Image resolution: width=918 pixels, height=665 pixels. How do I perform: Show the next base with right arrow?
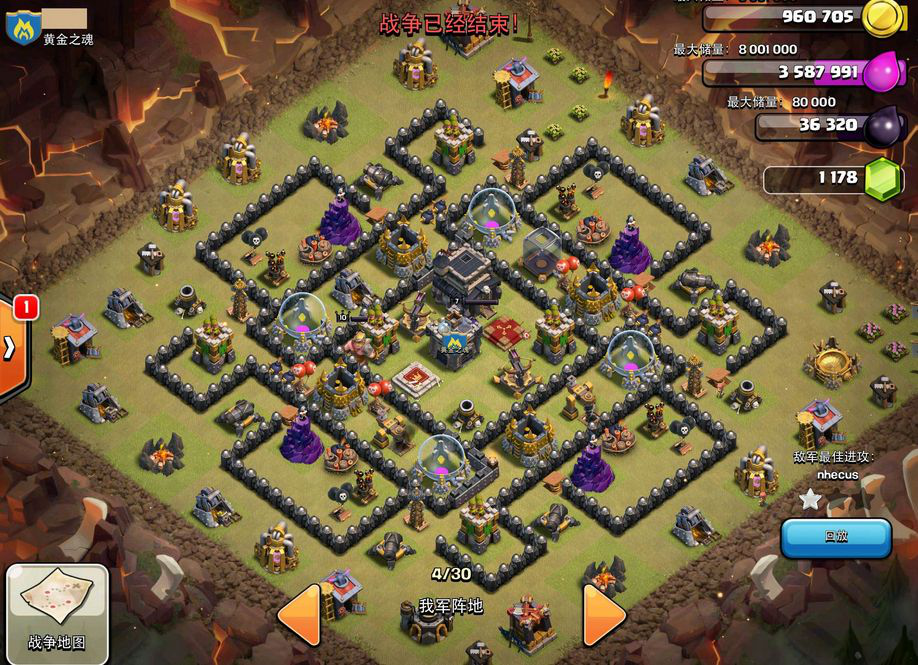pyautogui.click(x=603, y=614)
